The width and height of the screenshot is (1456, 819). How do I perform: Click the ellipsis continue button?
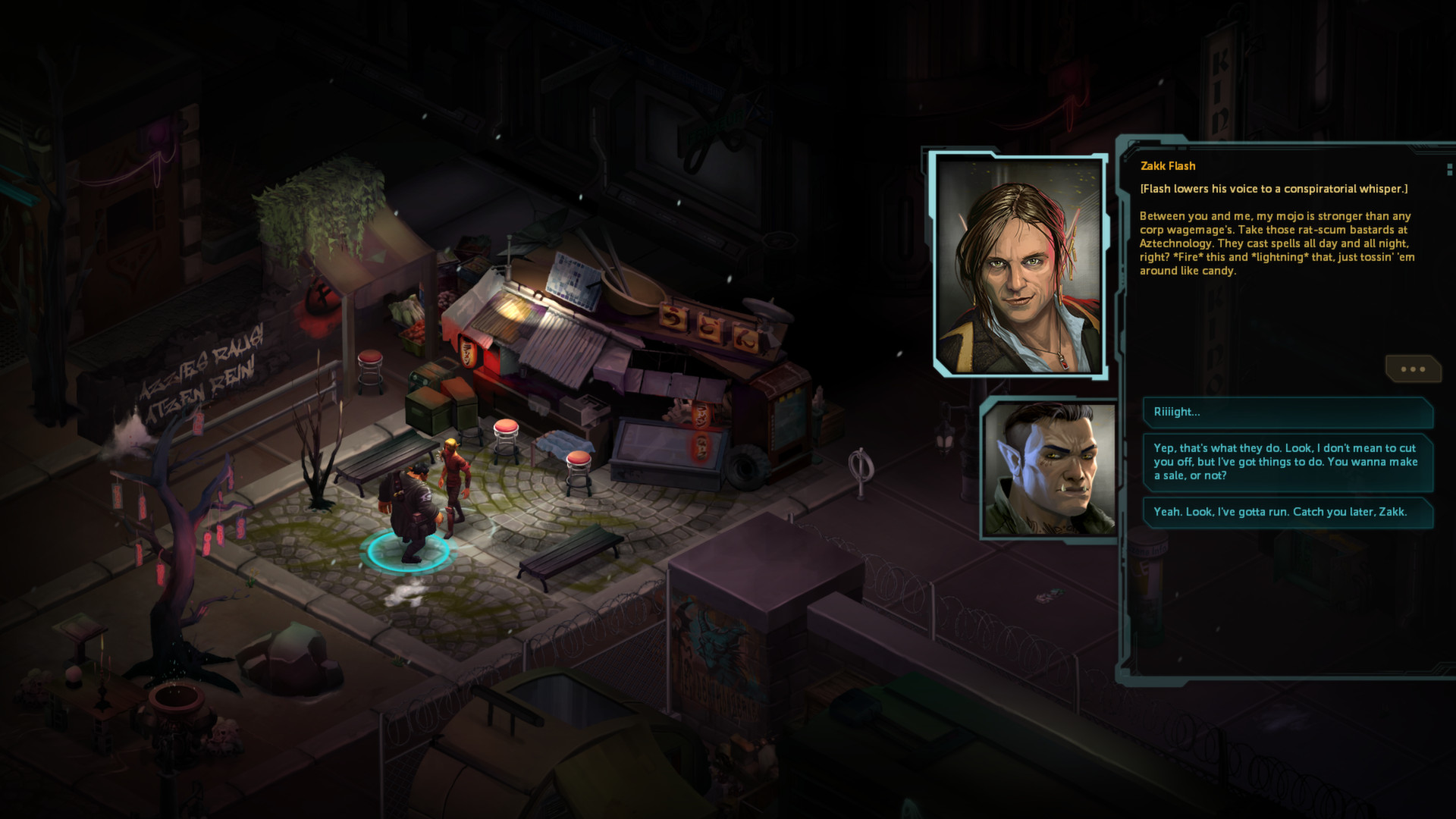point(1412,369)
